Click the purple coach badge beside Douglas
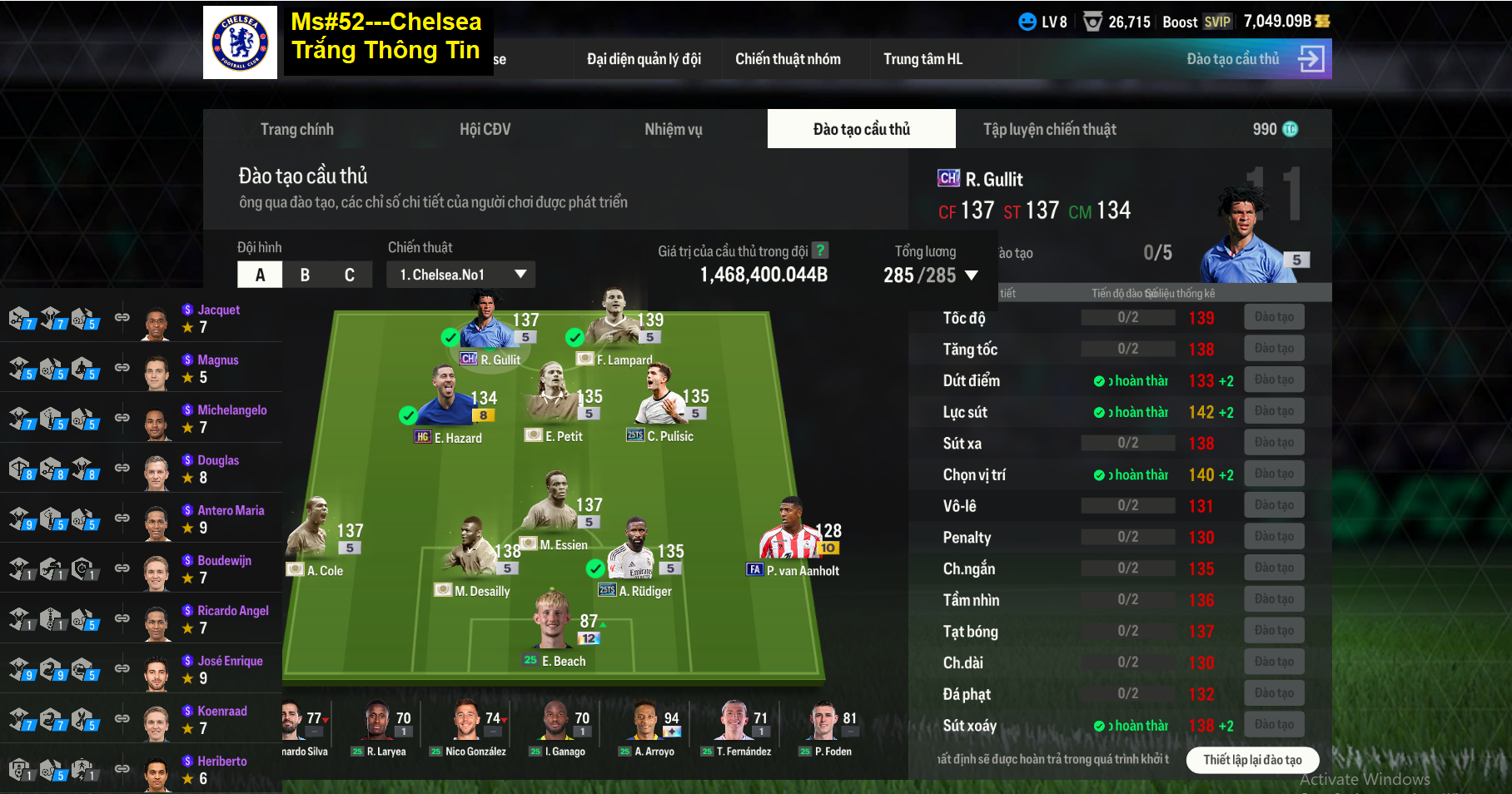Image resolution: width=1512 pixels, height=794 pixels. click(x=187, y=460)
